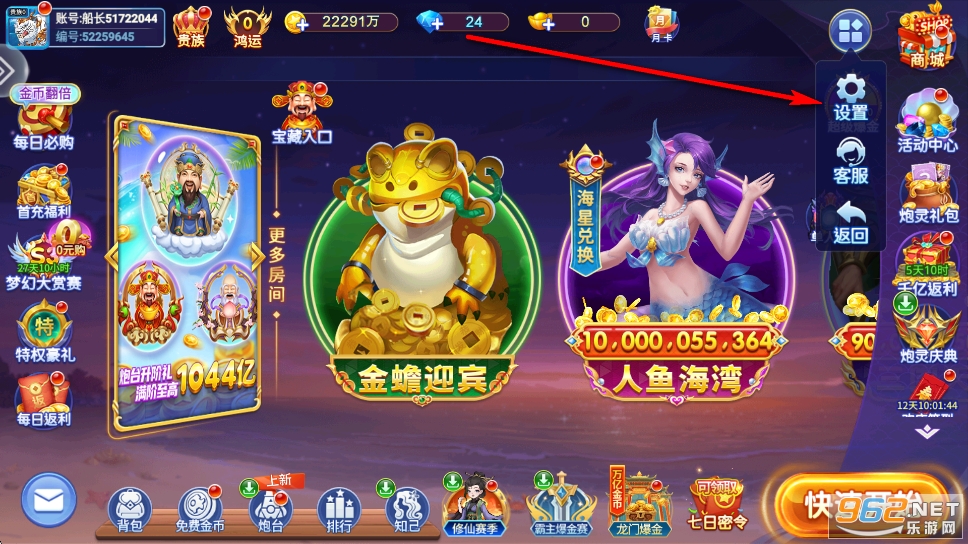Claim 免费金币 free coins
This screenshot has width=968, height=544.
click(x=200, y=509)
